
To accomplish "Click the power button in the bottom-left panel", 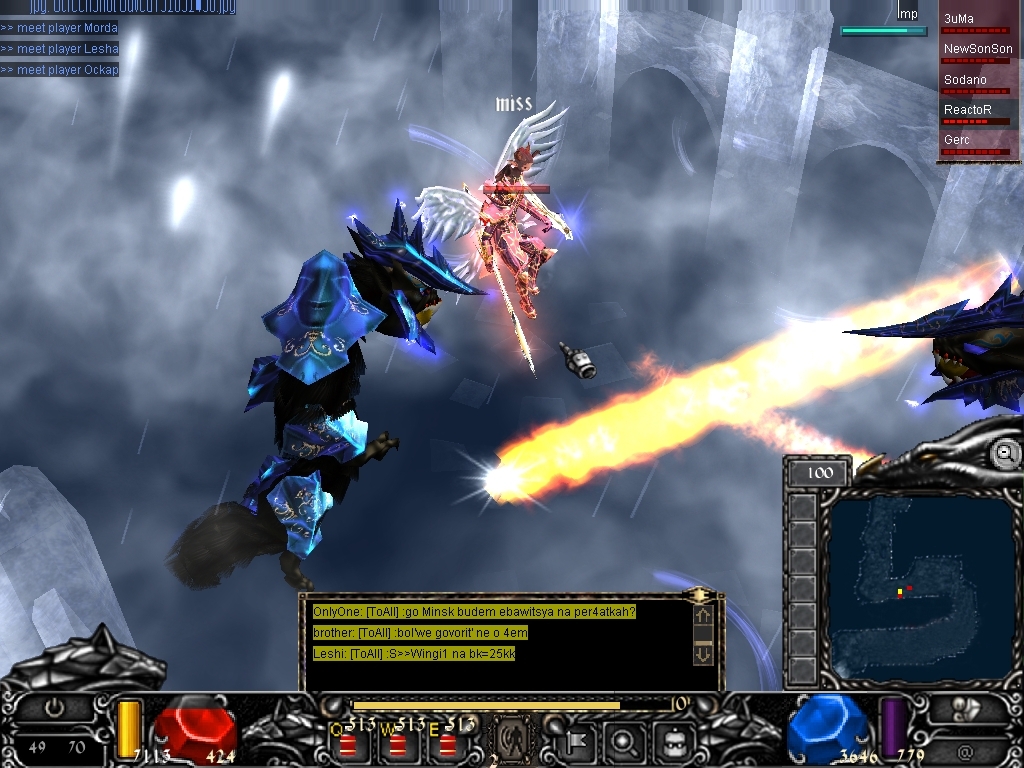I will coord(55,707).
